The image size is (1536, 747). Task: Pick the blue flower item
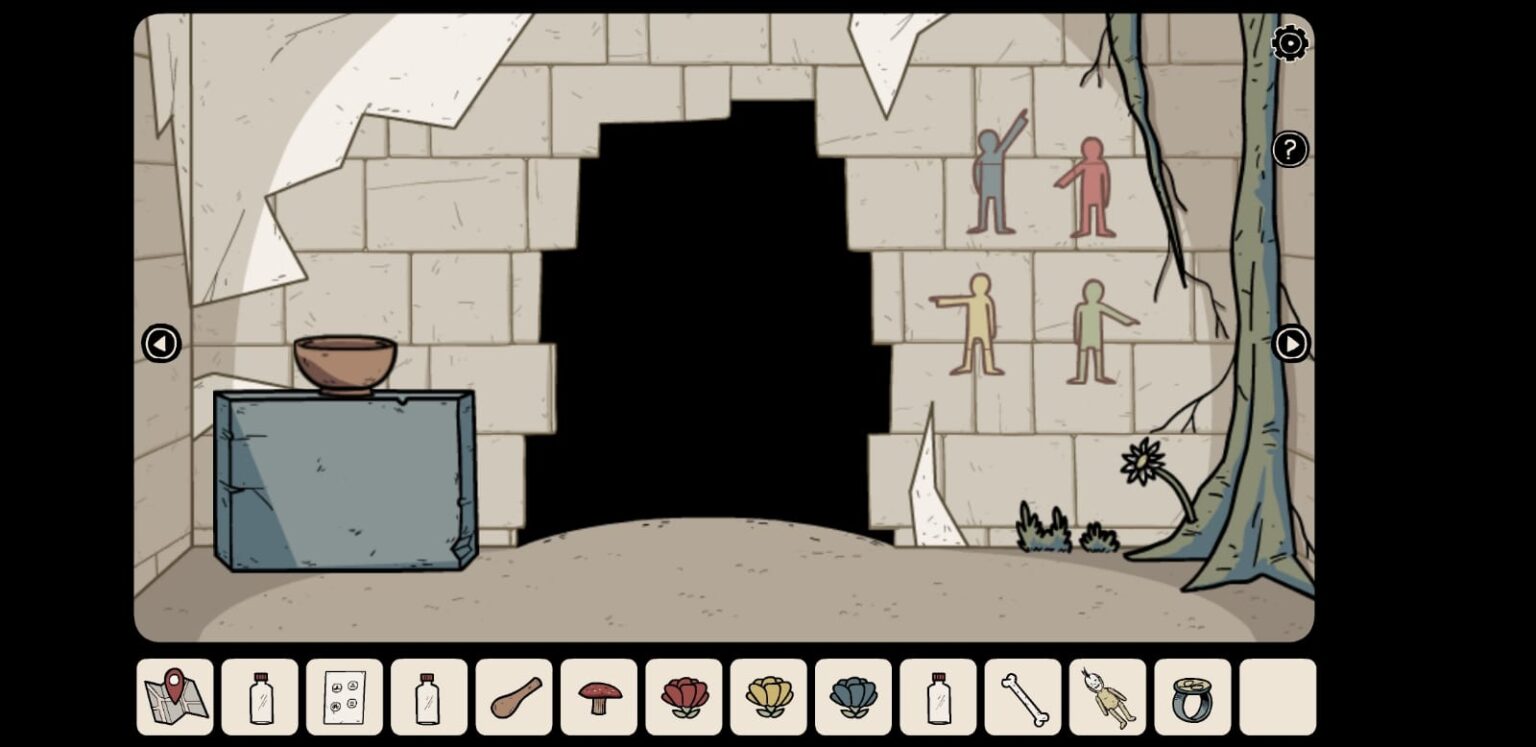[852, 697]
